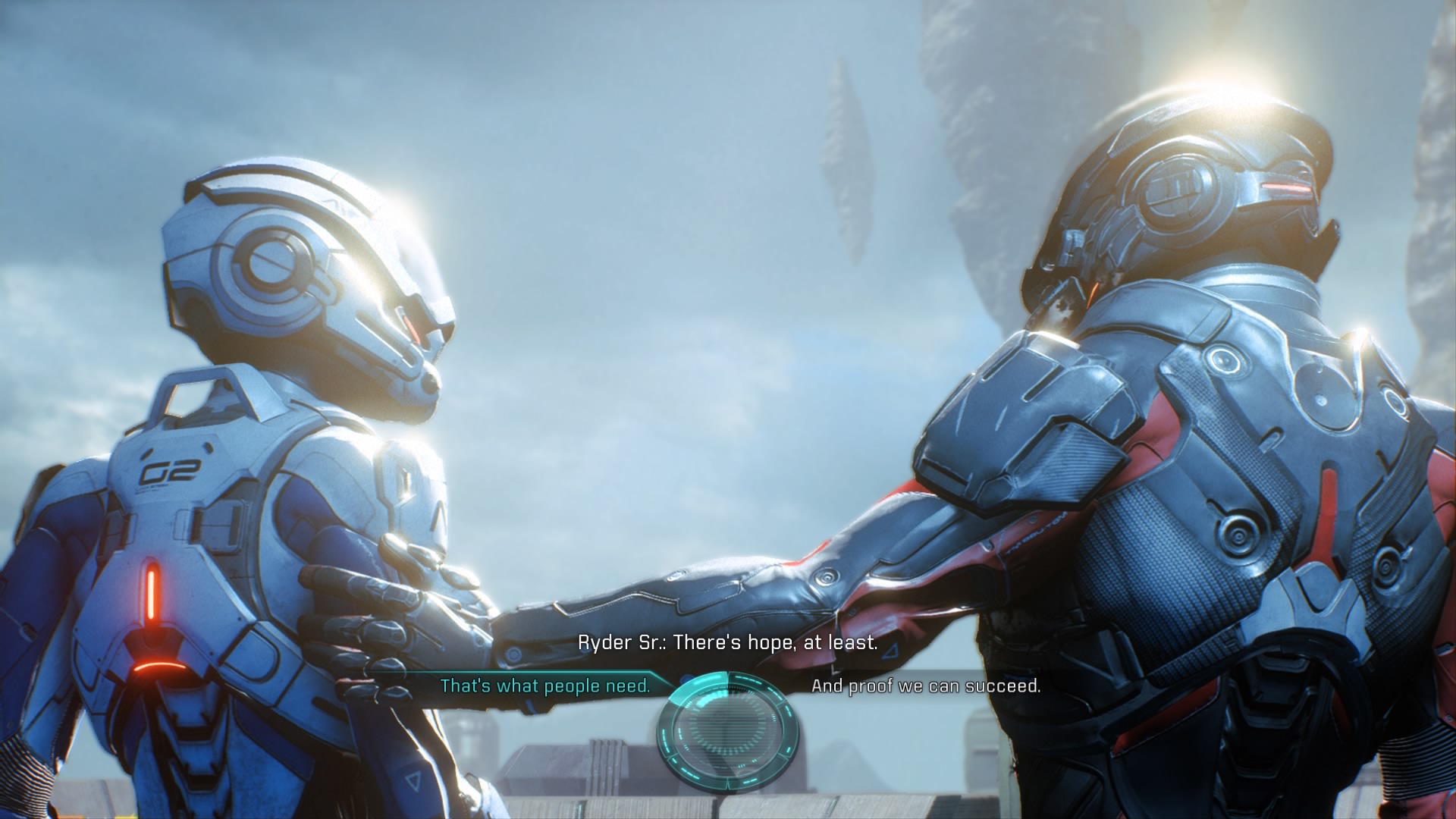This screenshot has width=1456, height=819.
Task: Select the reply 'That's what people need.'
Action: coord(545,686)
